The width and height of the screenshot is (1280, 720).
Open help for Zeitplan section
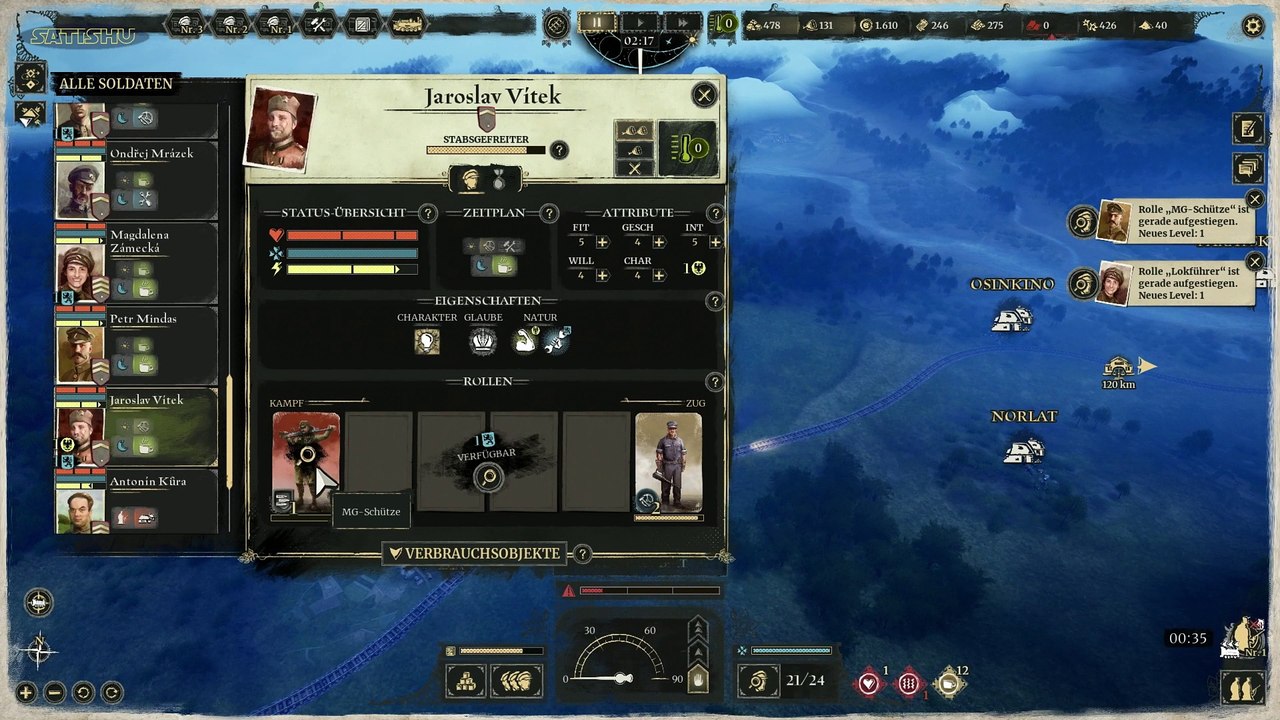[548, 213]
